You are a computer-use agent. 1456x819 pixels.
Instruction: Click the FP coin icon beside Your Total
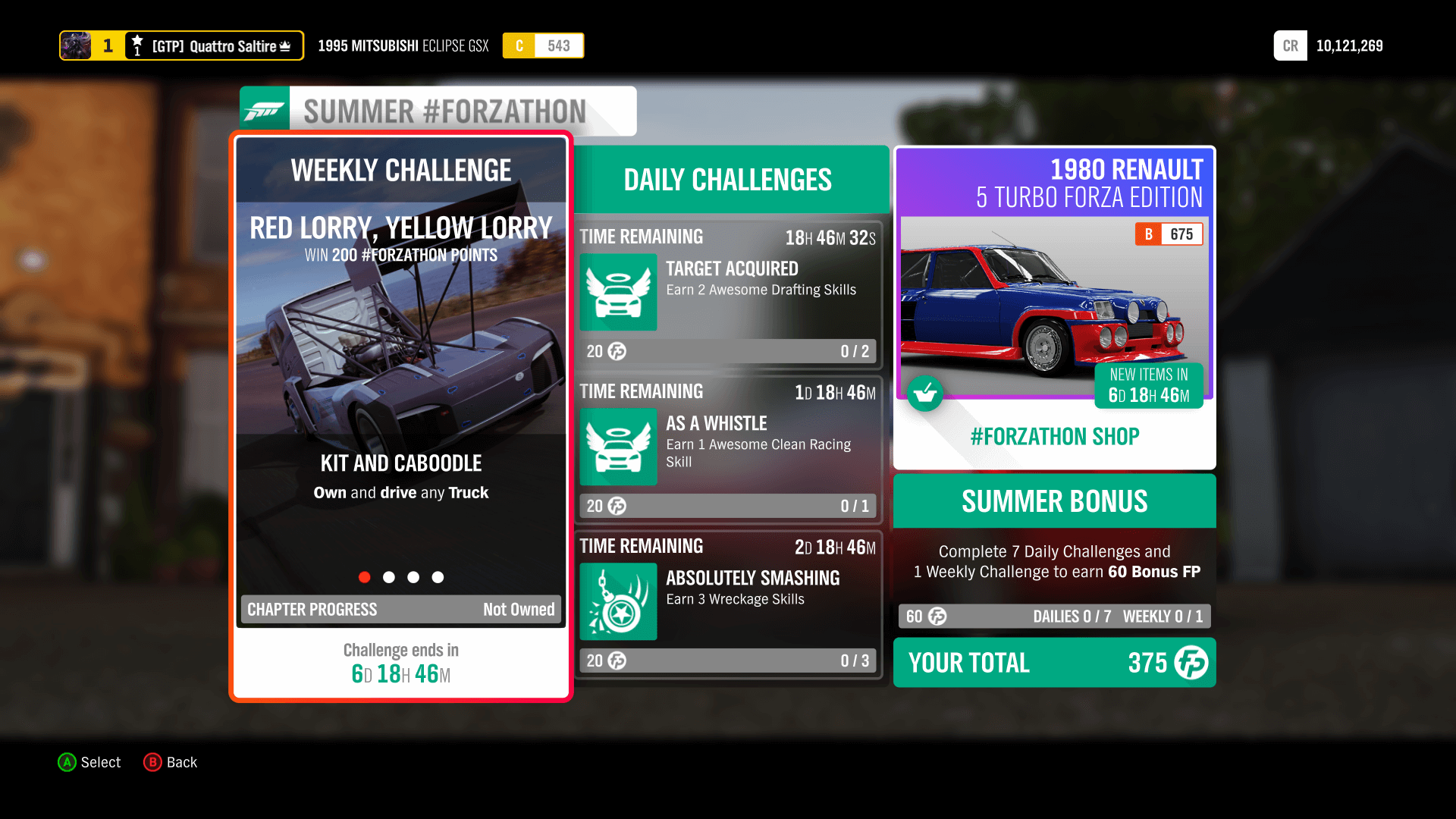pyautogui.click(x=1191, y=663)
